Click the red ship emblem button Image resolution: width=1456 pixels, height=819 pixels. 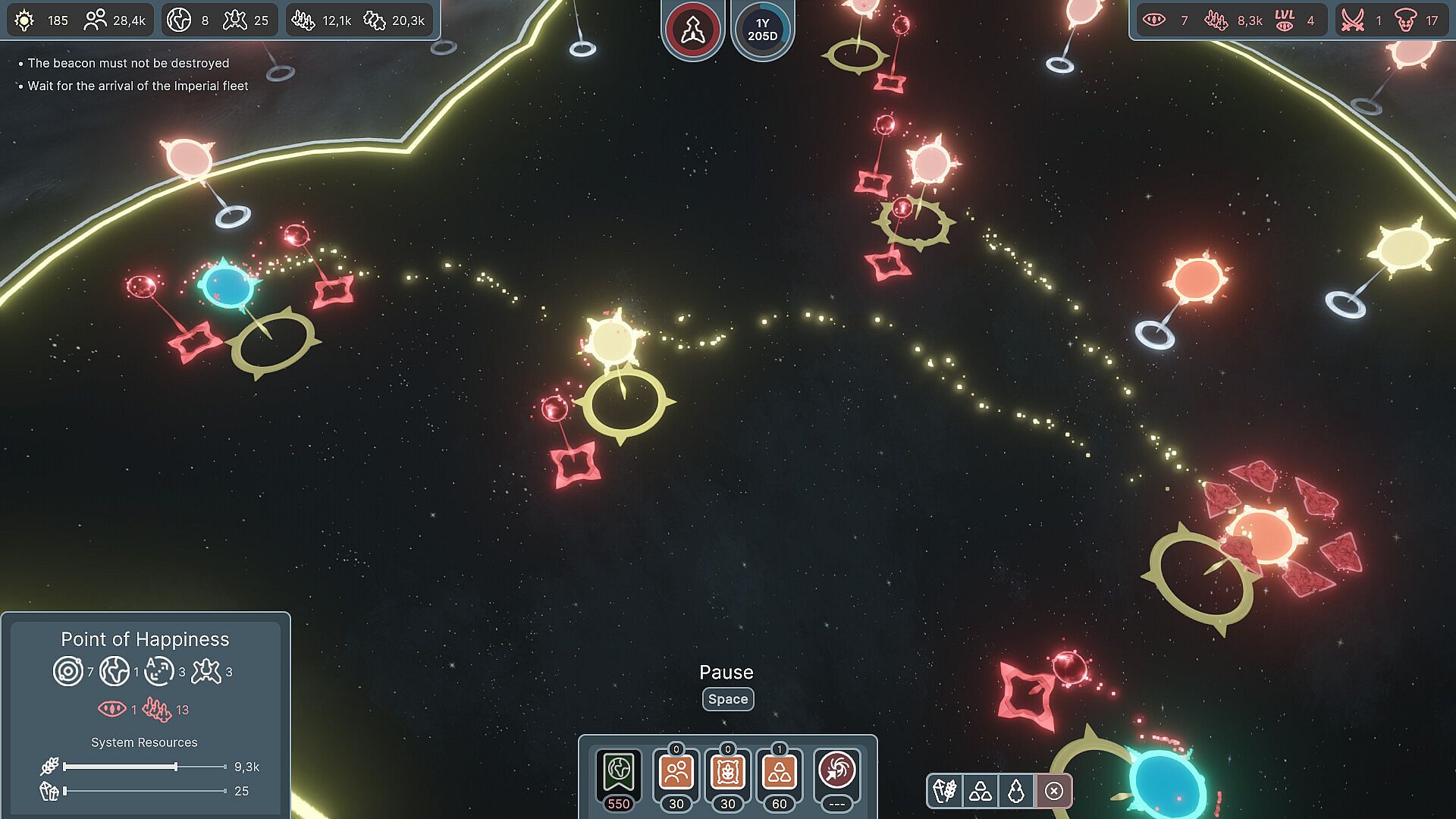[692, 30]
